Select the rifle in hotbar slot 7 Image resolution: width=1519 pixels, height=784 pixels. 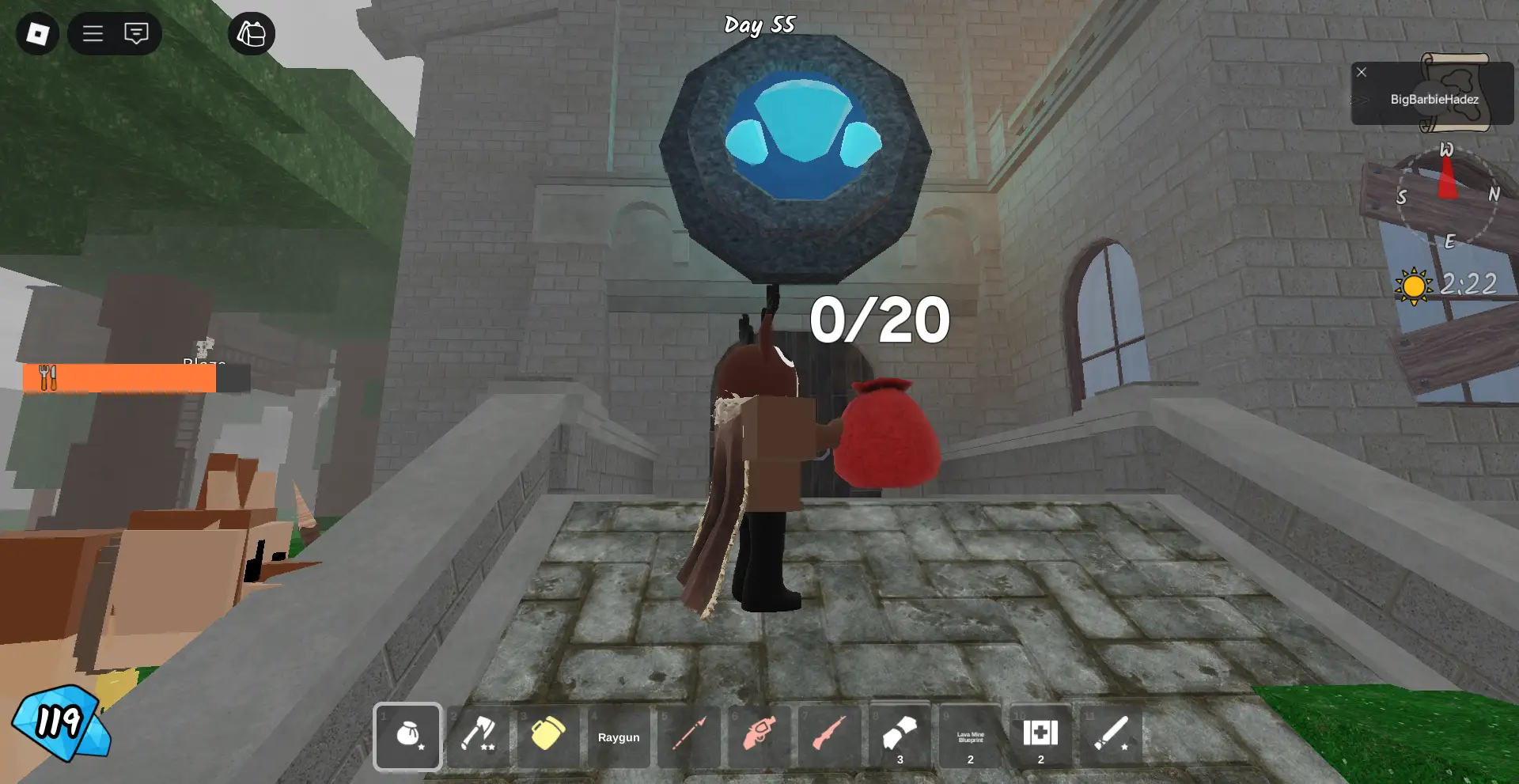pyautogui.click(x=828, y=737)
